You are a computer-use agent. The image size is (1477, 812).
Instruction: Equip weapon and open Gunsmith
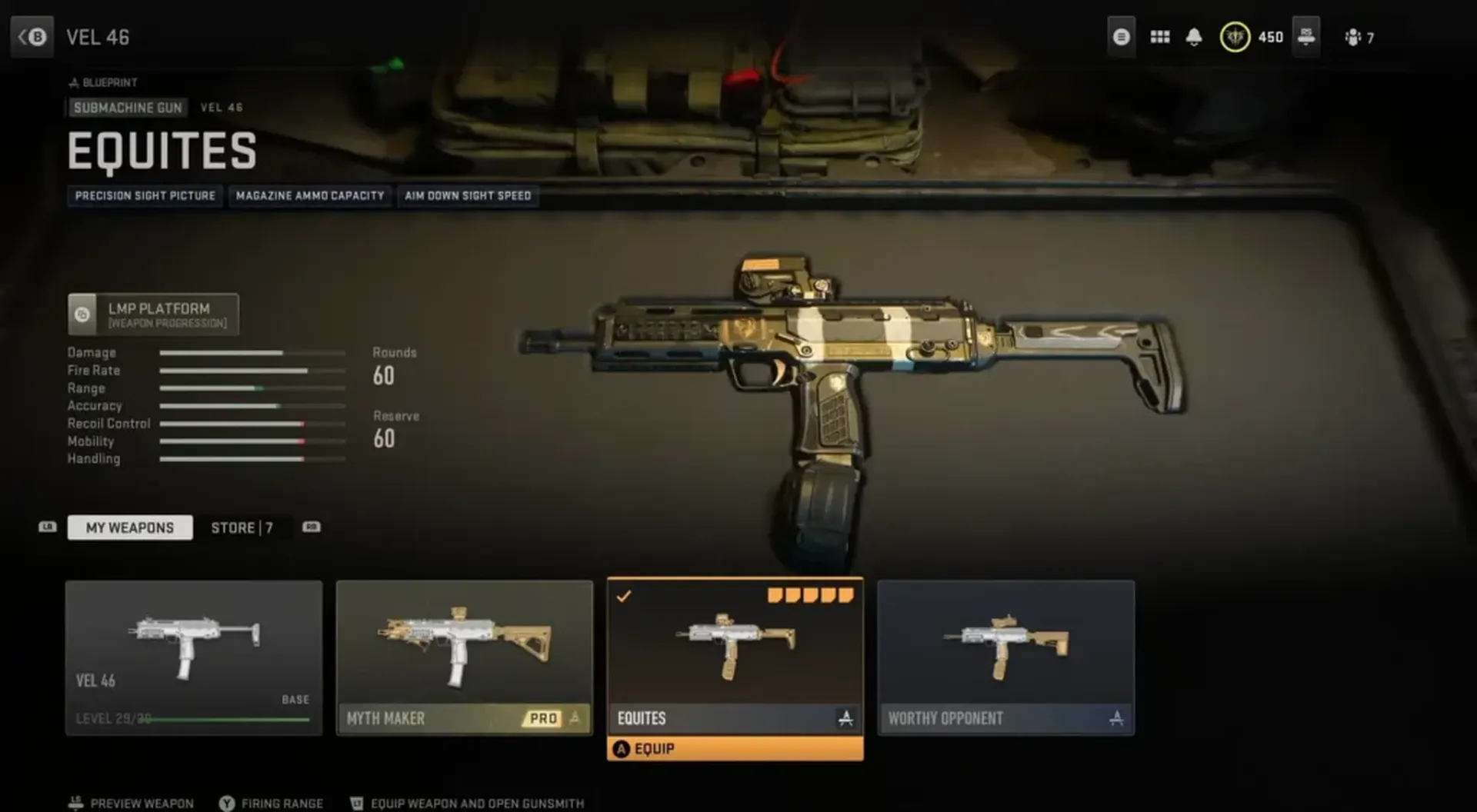coord(467,803)
